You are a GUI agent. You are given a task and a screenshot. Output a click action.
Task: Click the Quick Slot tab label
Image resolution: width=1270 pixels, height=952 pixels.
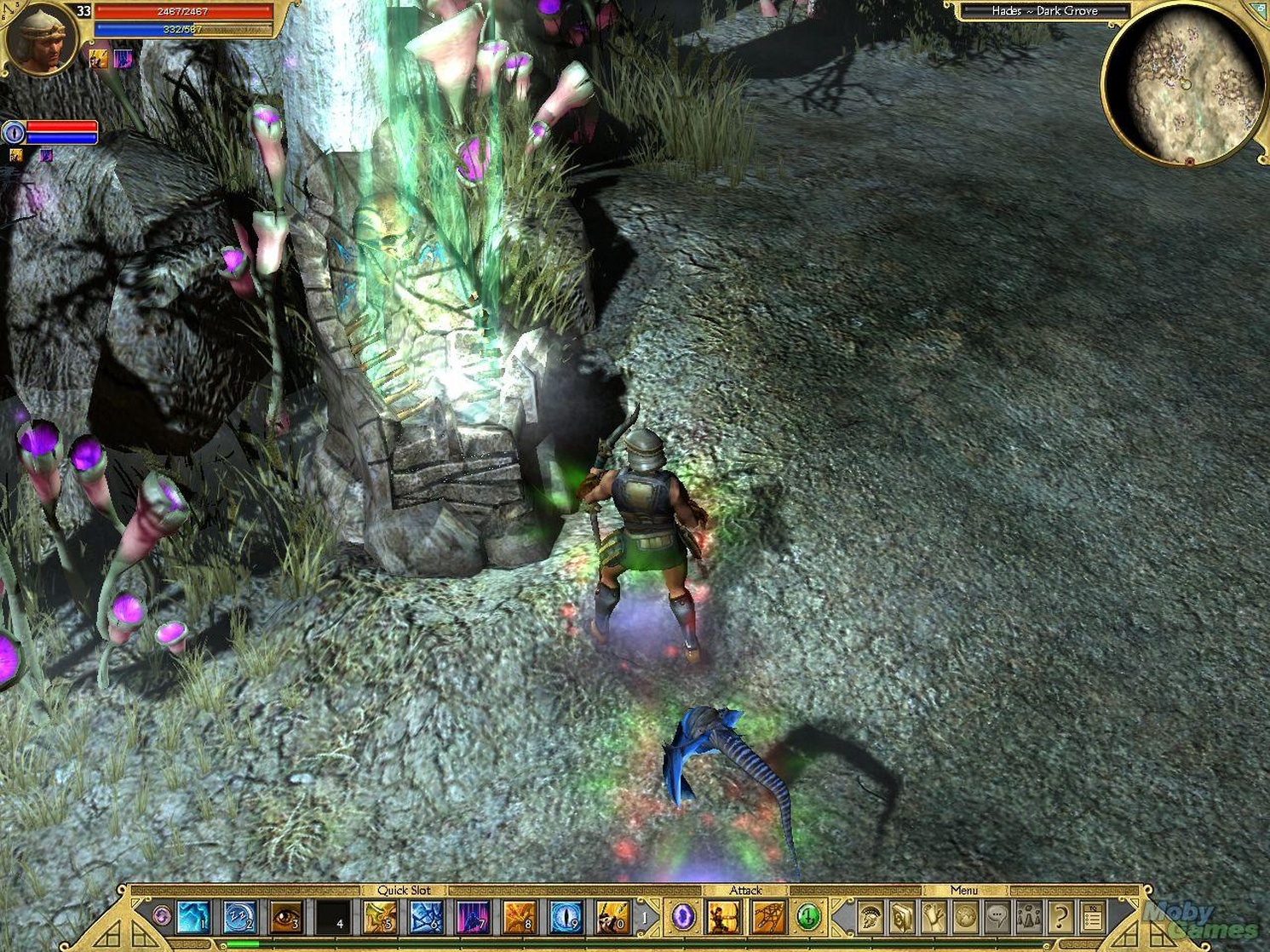(x=403, y=891)
